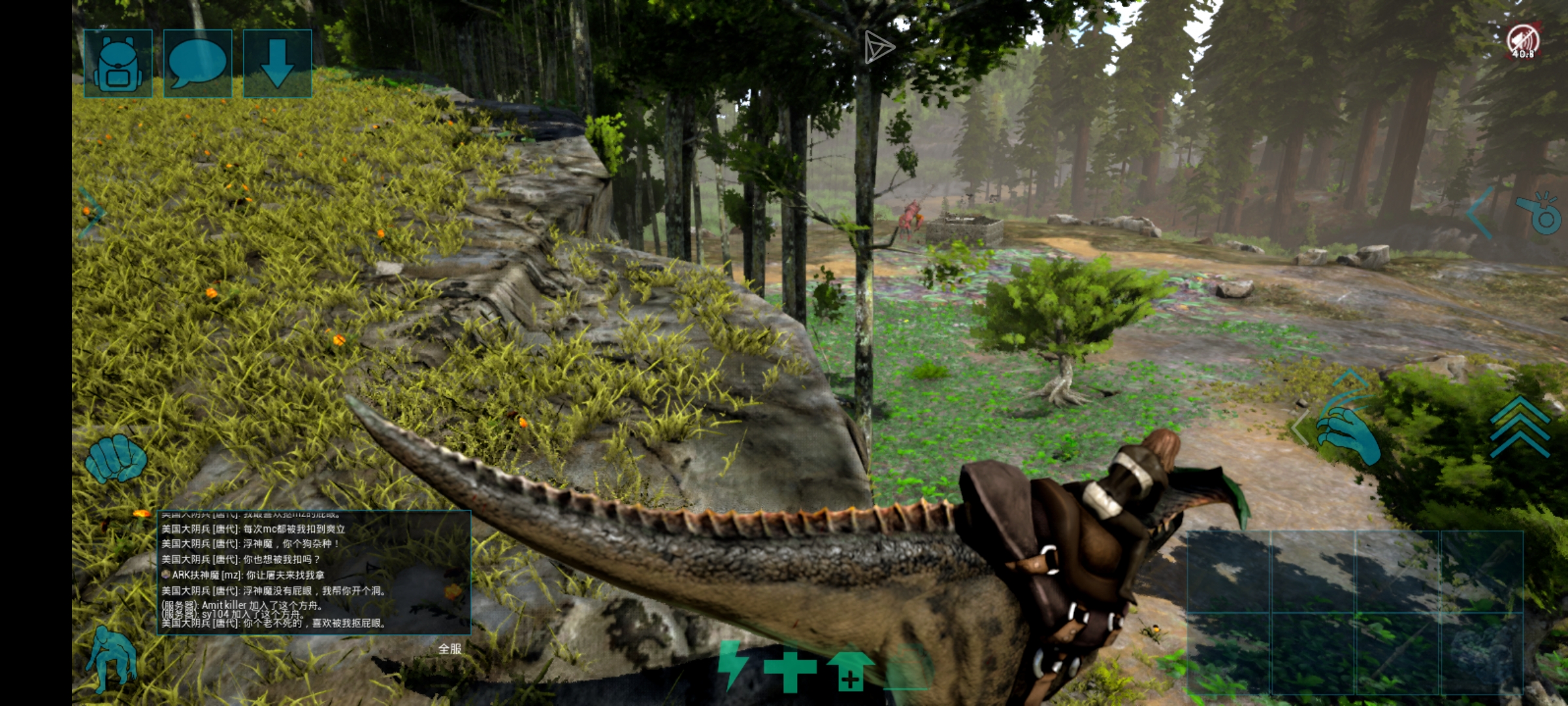Open the chat message log
The height and width of the screenshot is (706, 1568).
[x=314, y=573]
